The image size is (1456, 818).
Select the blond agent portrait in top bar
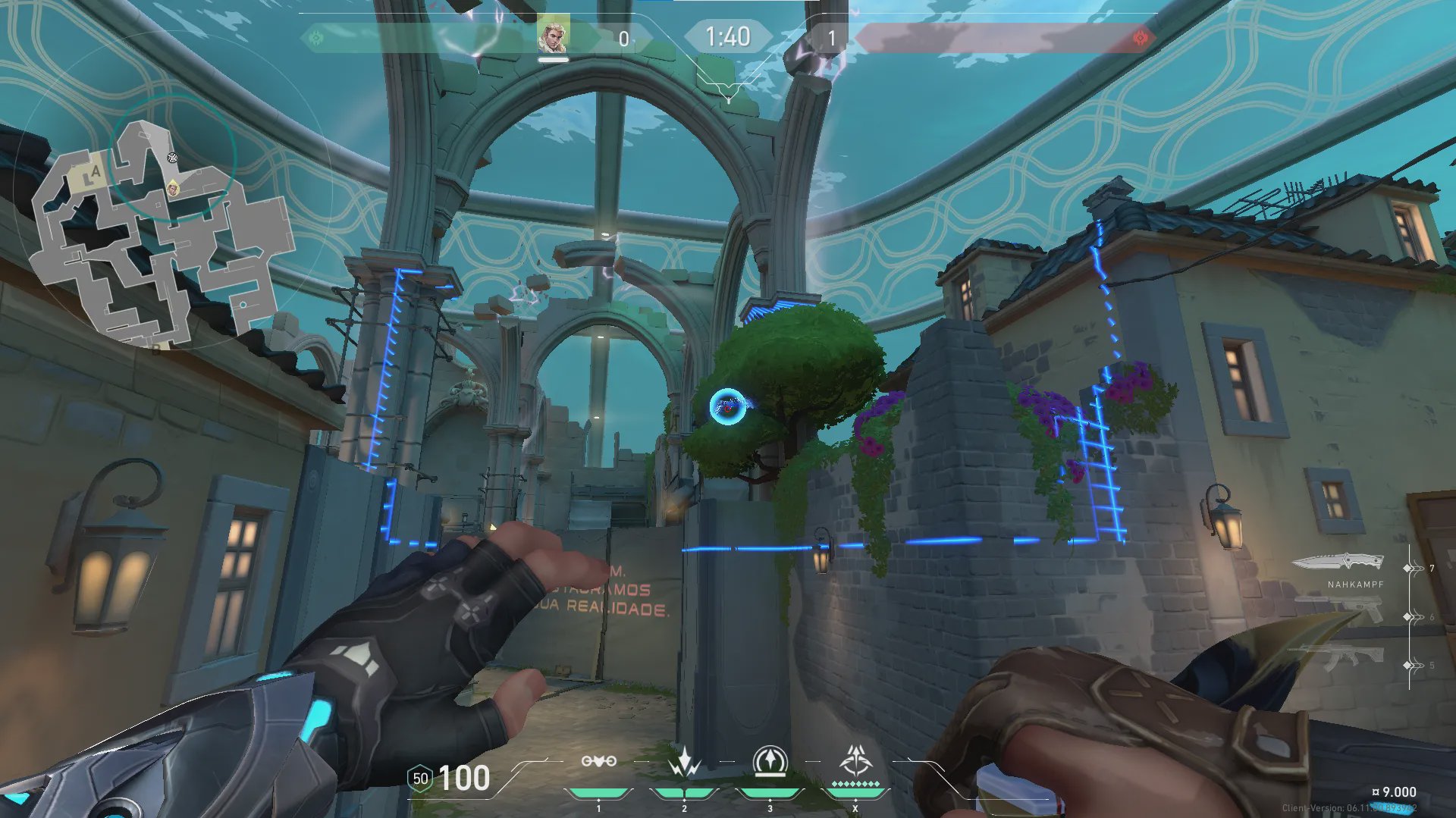click(553, 36)
